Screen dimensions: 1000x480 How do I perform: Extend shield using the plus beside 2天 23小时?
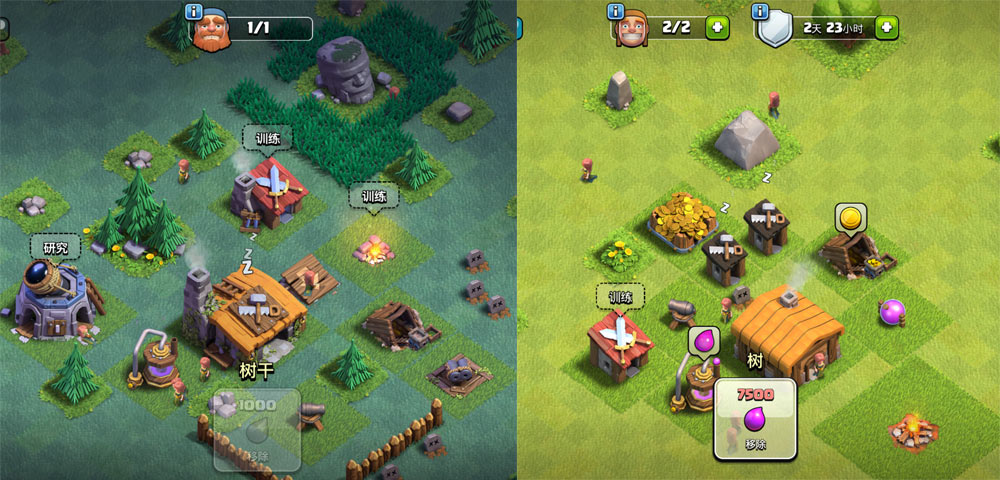pos(886,27)
